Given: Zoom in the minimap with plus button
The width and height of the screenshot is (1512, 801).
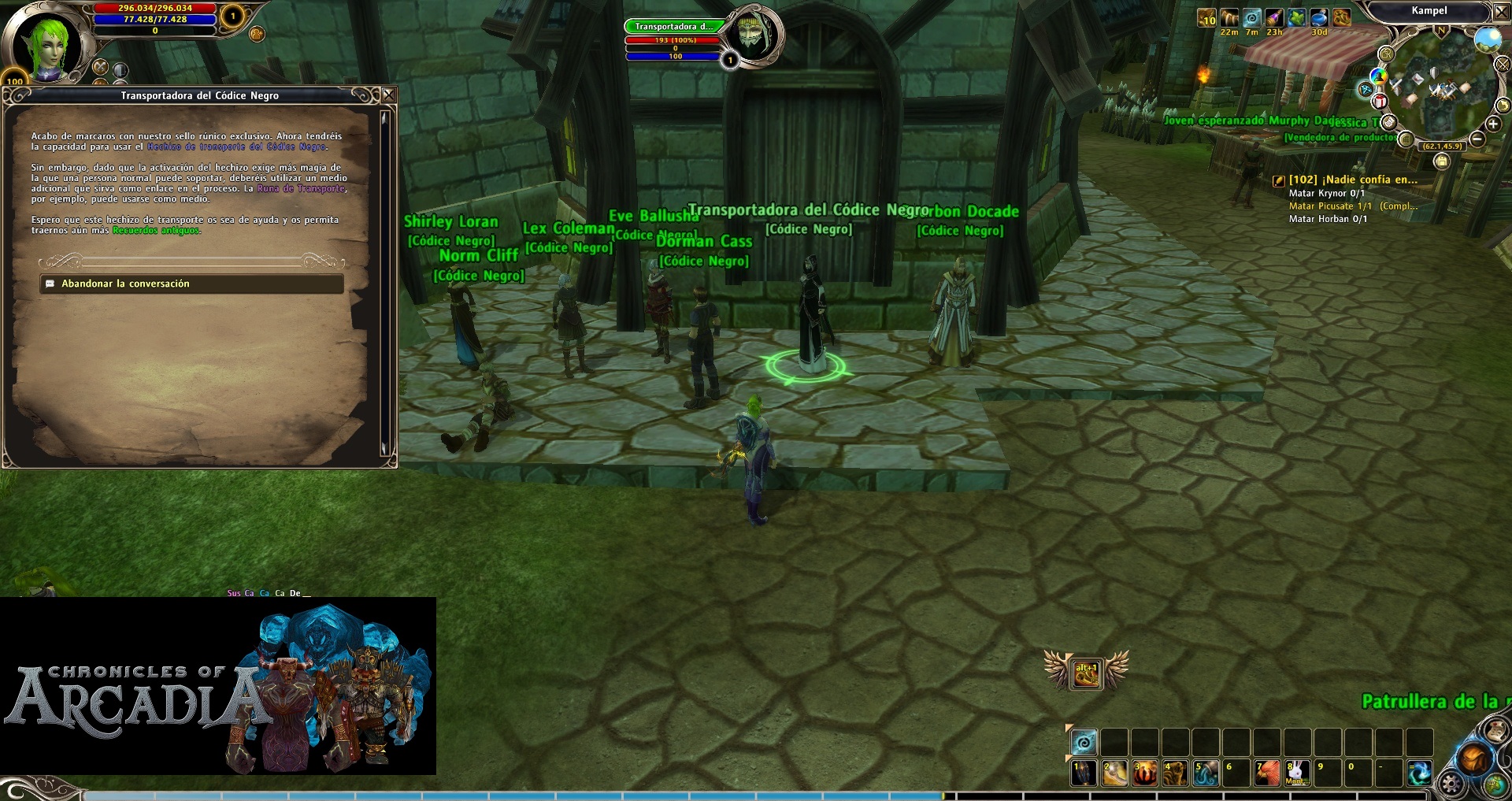Looking at the screenshot, I should coord(1492,124).
